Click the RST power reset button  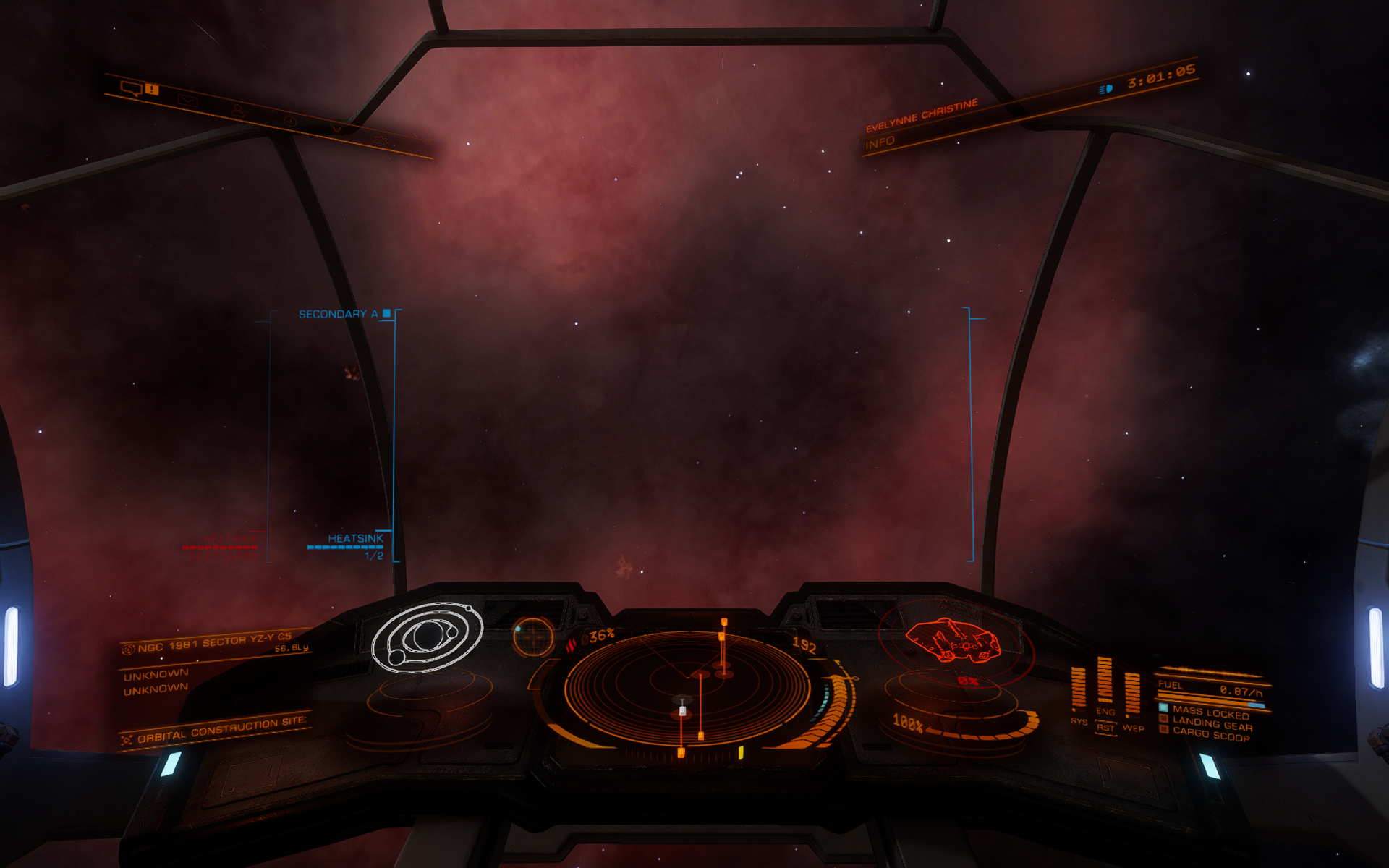1105,728
